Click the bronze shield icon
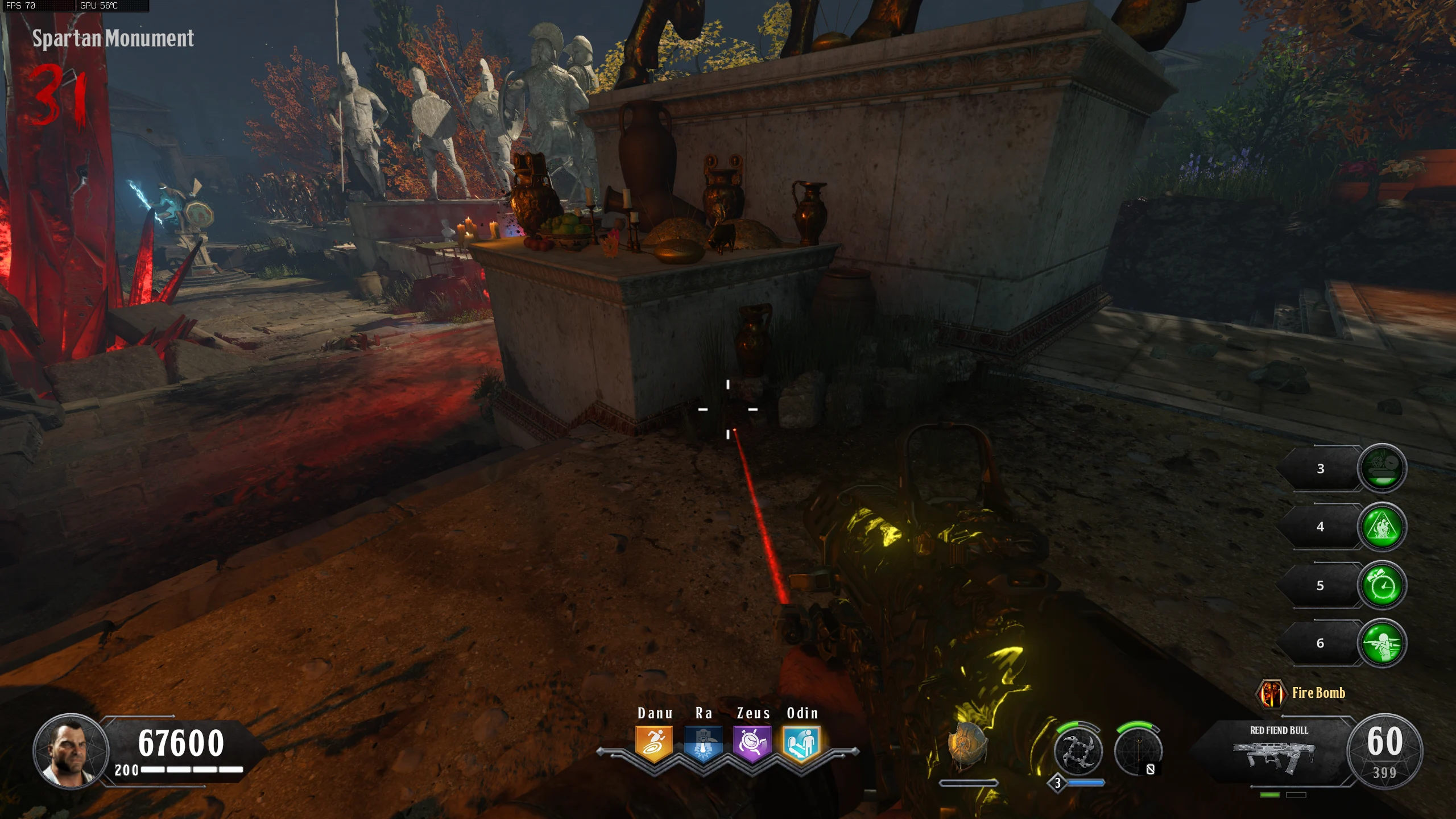This screenshot has height=819, width=1456. click(x=967, y=746)
